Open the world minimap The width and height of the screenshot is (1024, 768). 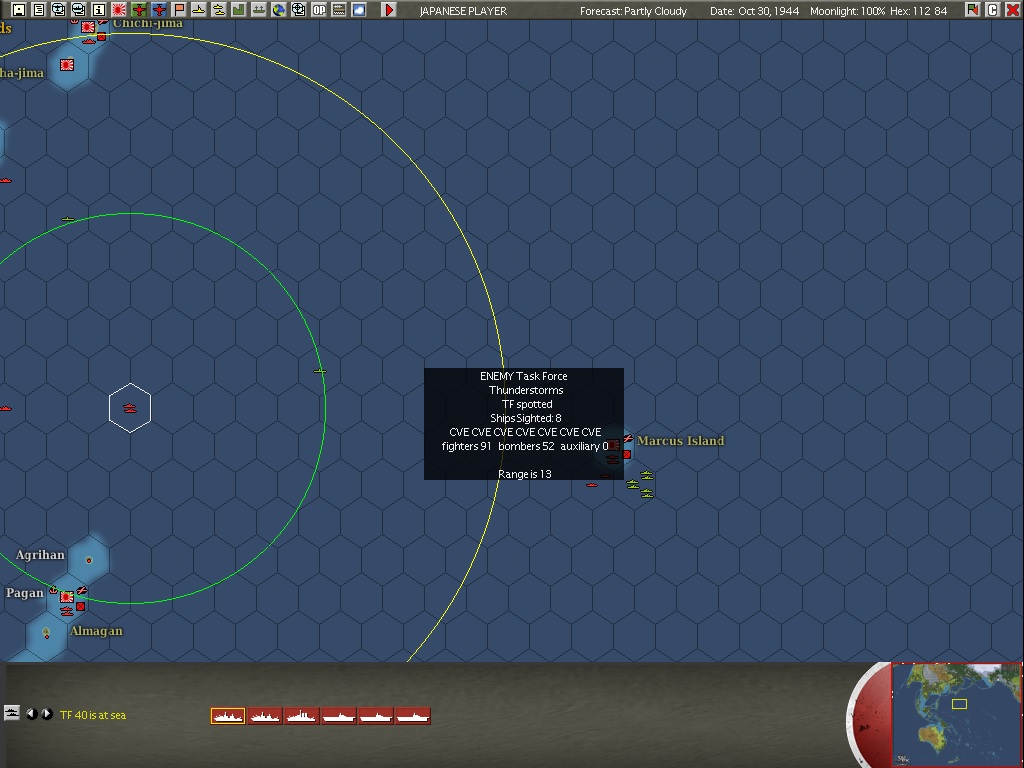click(x=957, y=714)
